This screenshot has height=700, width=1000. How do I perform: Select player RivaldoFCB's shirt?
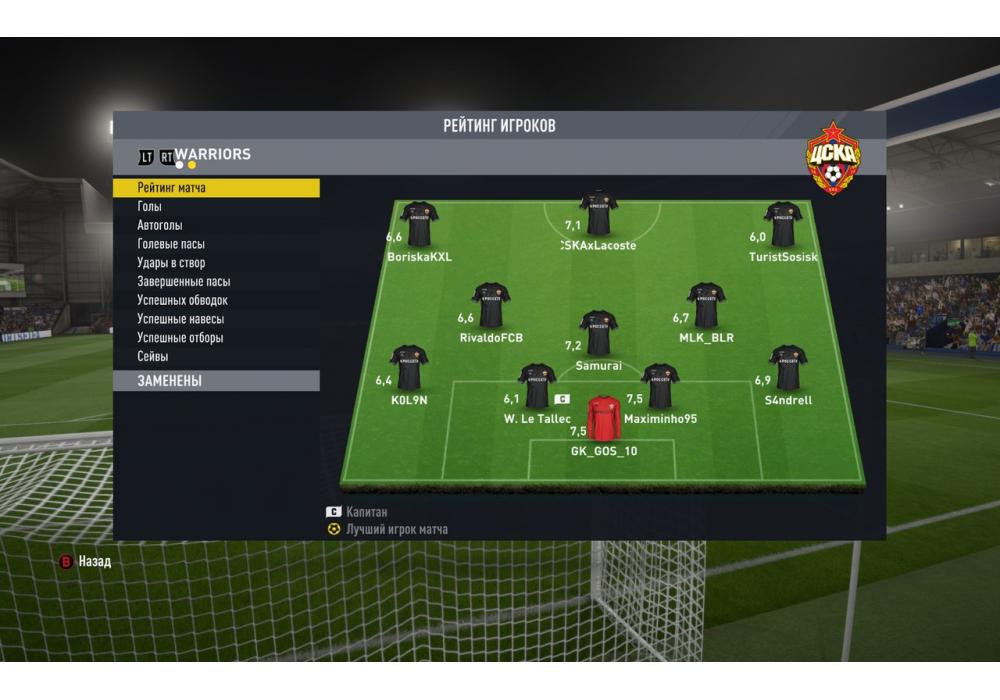tap(491, 306)
